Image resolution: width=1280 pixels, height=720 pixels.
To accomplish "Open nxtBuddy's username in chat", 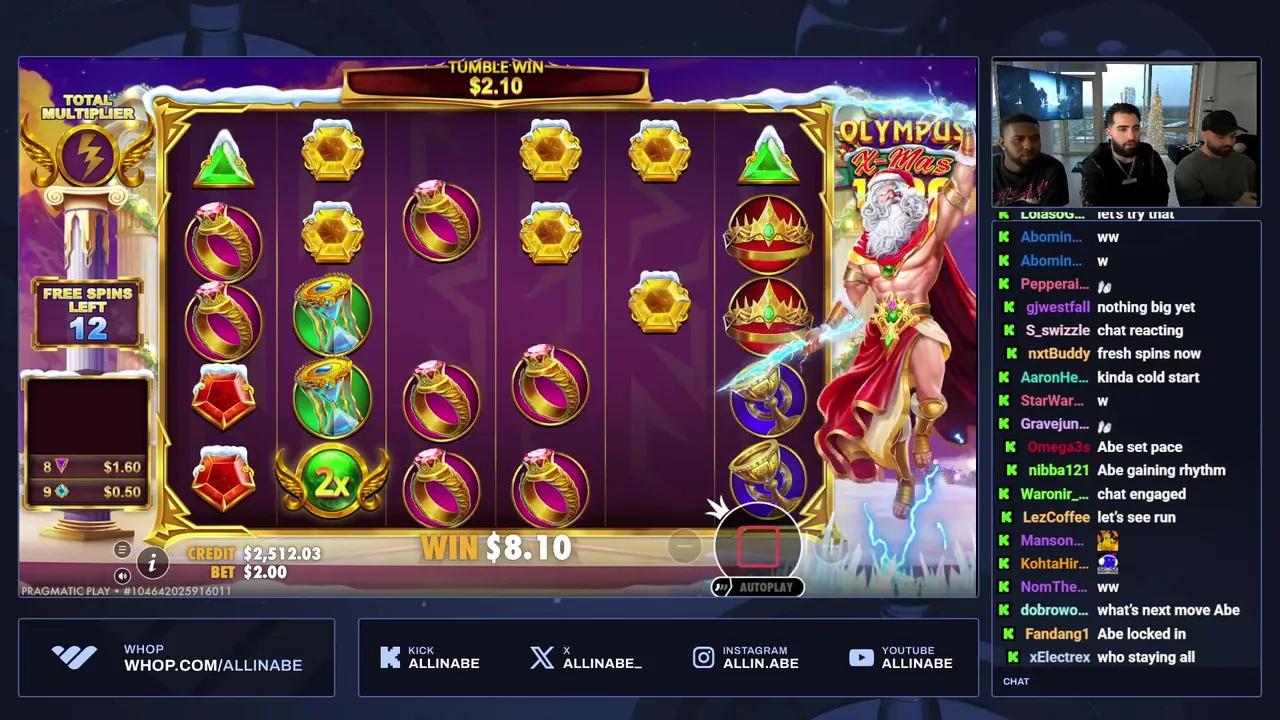I will 1059,353.
